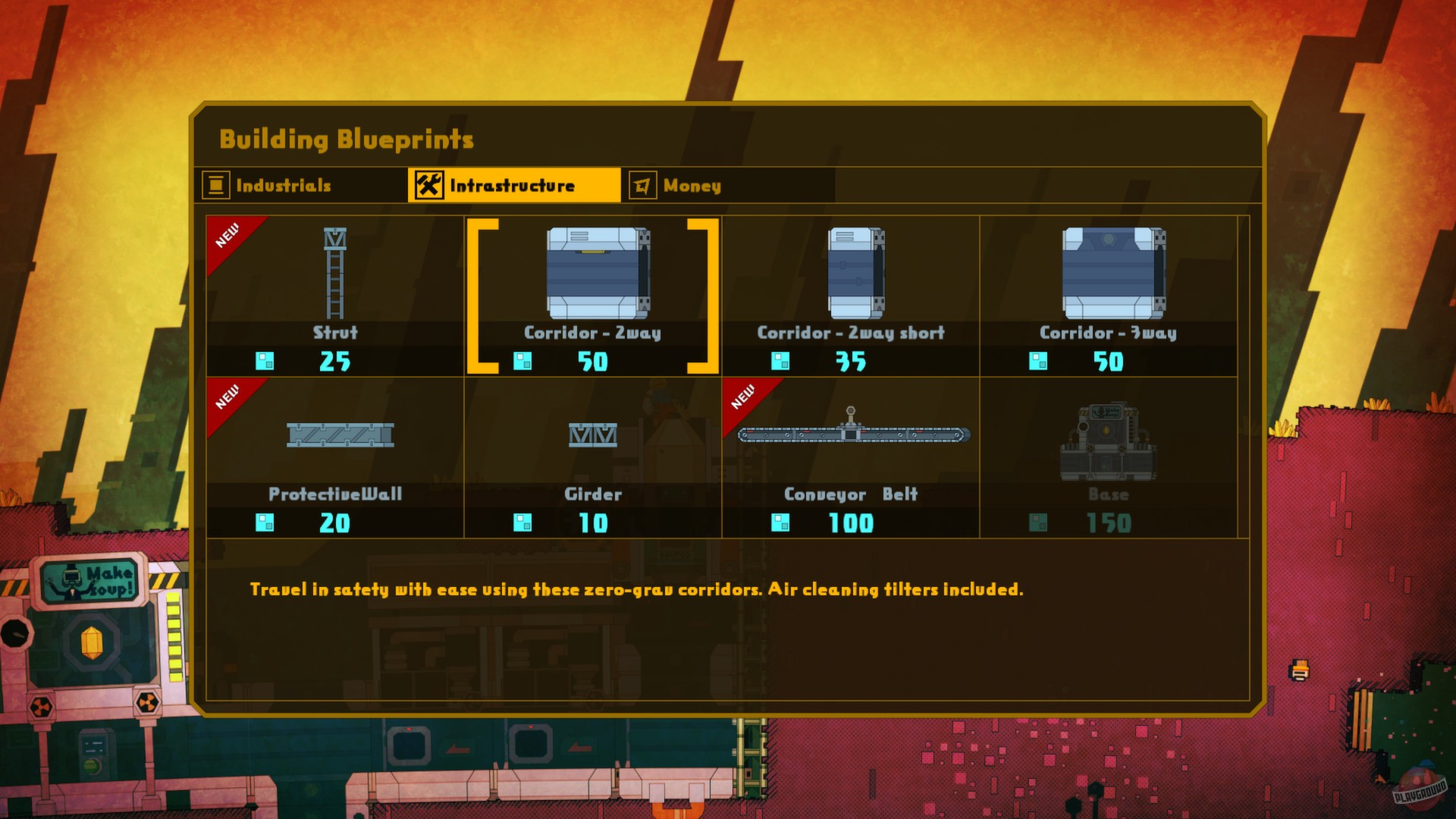Switch to the Industrials tab
Screen dimensions: 1456x819
(x=283, y=184)
